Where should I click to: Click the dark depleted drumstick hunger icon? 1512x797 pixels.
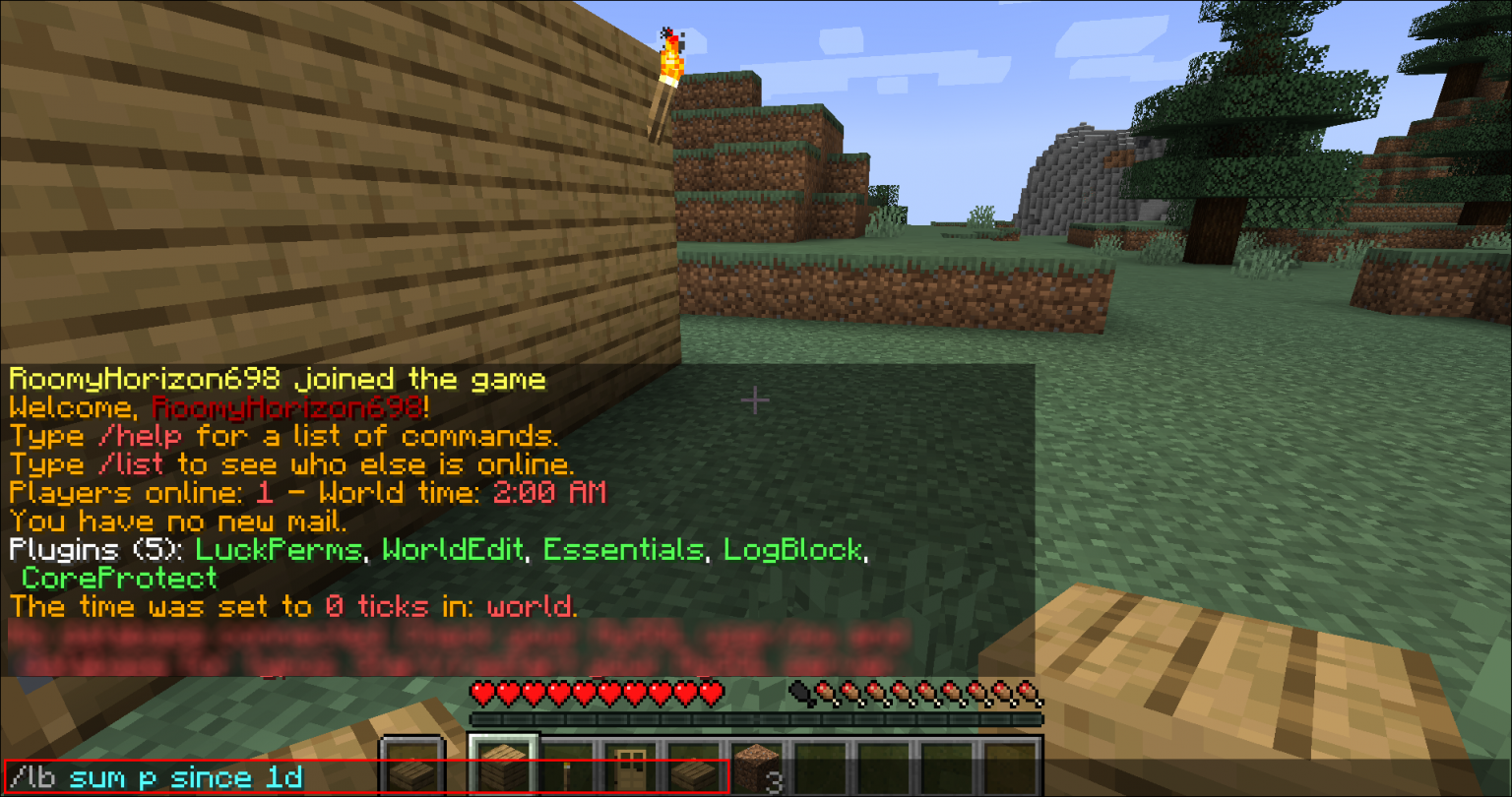pos(799,692)
